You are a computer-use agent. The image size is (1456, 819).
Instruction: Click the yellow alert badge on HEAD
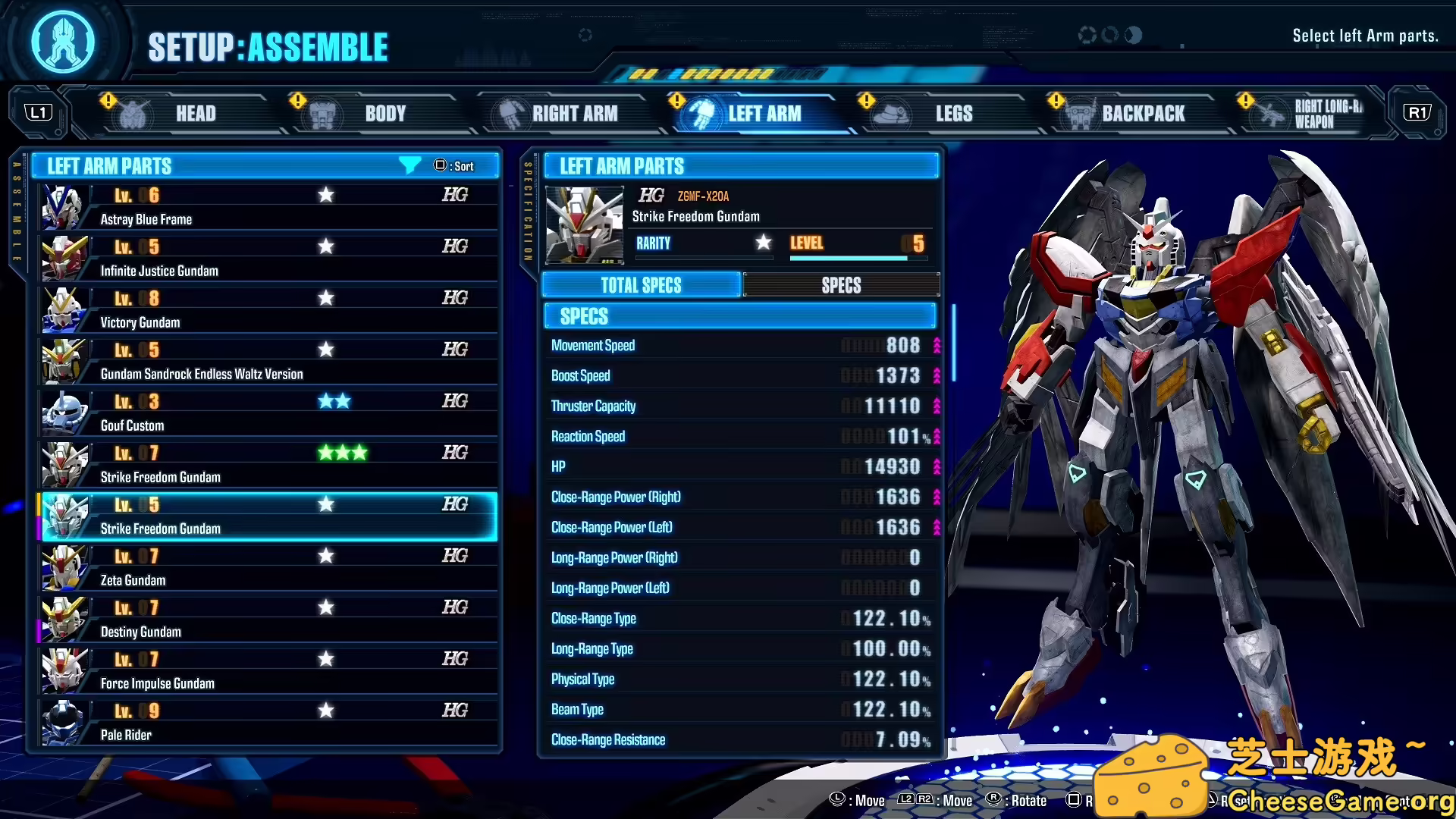(x=108, y=99)
